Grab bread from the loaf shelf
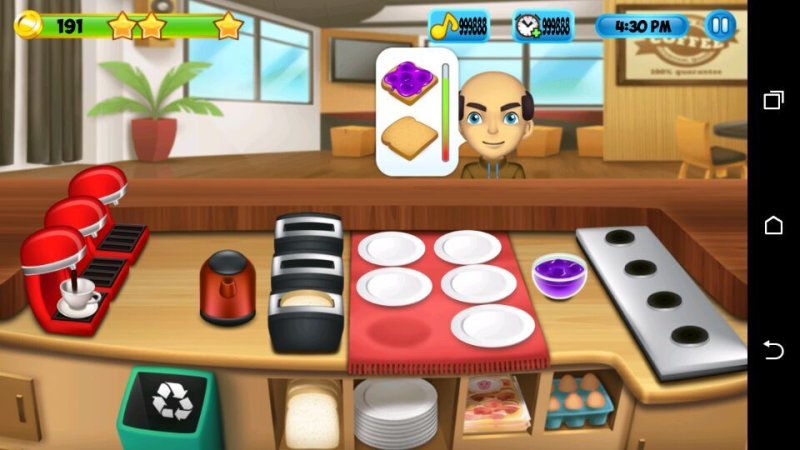Viewport: 800px width, 450px height. pos(312,413)
